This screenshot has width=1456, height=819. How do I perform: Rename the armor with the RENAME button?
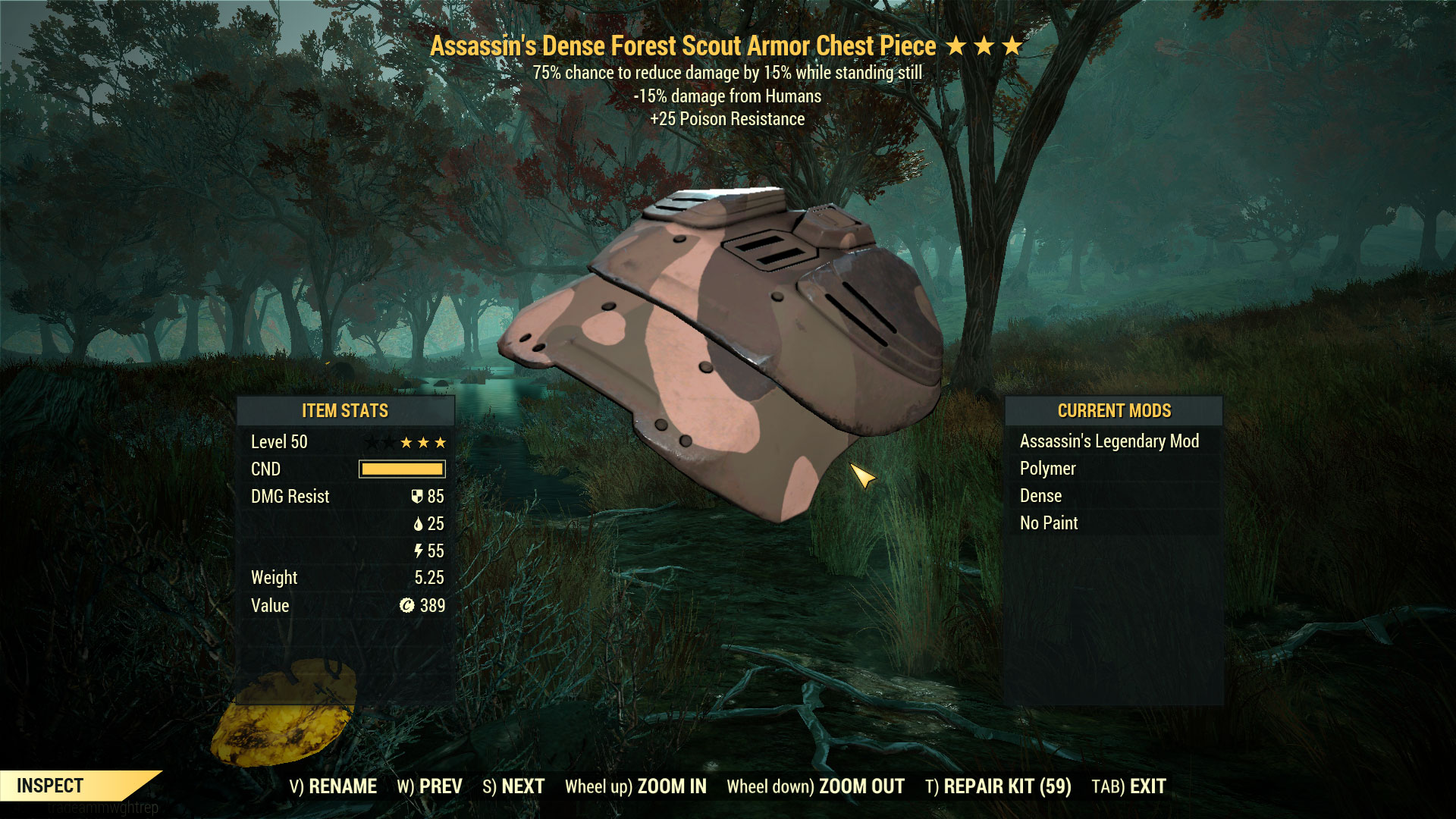click(x=333, y=786)
